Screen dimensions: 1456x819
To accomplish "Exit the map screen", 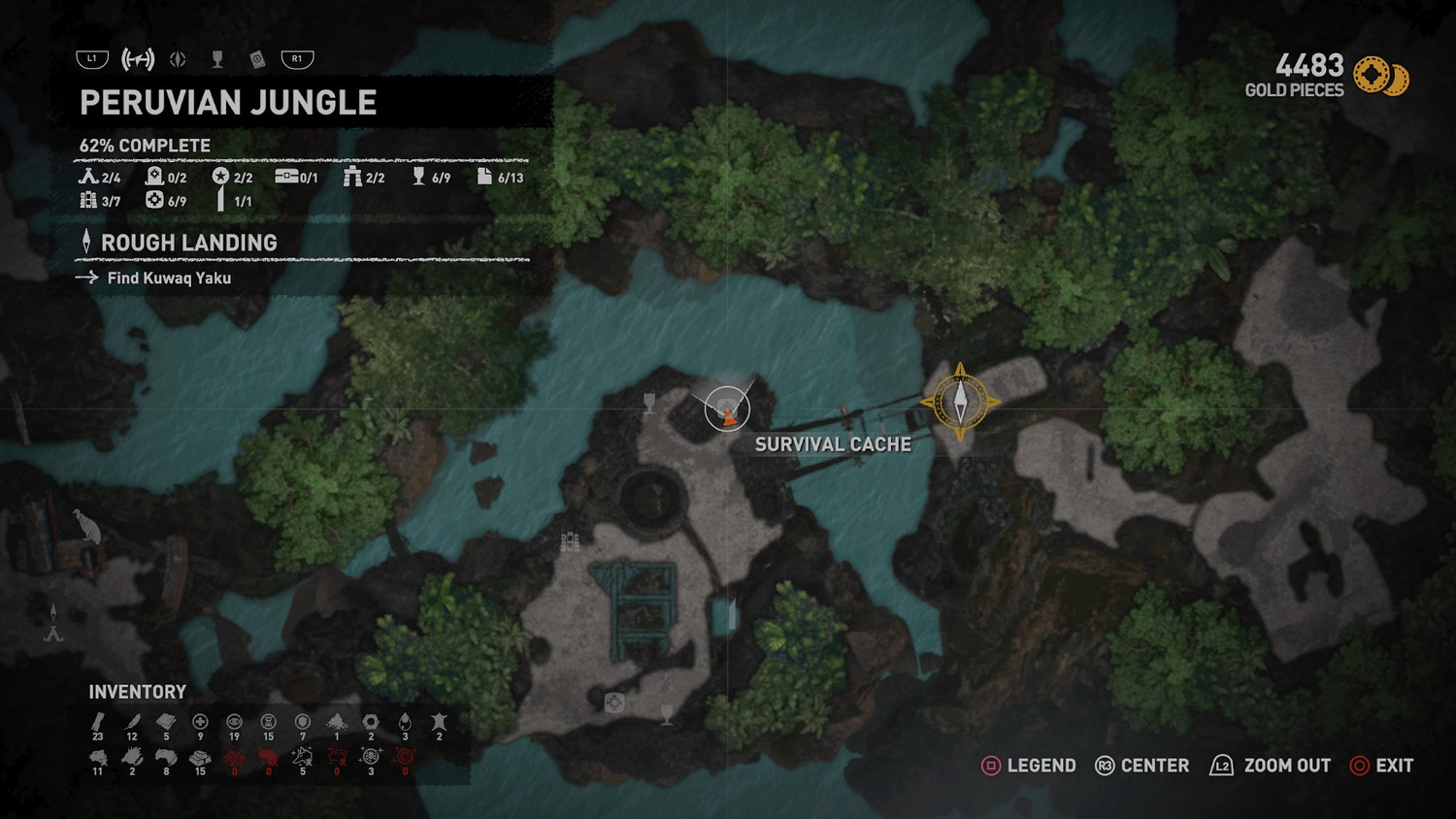I will pyautogui.click(x=1381, y=766).
